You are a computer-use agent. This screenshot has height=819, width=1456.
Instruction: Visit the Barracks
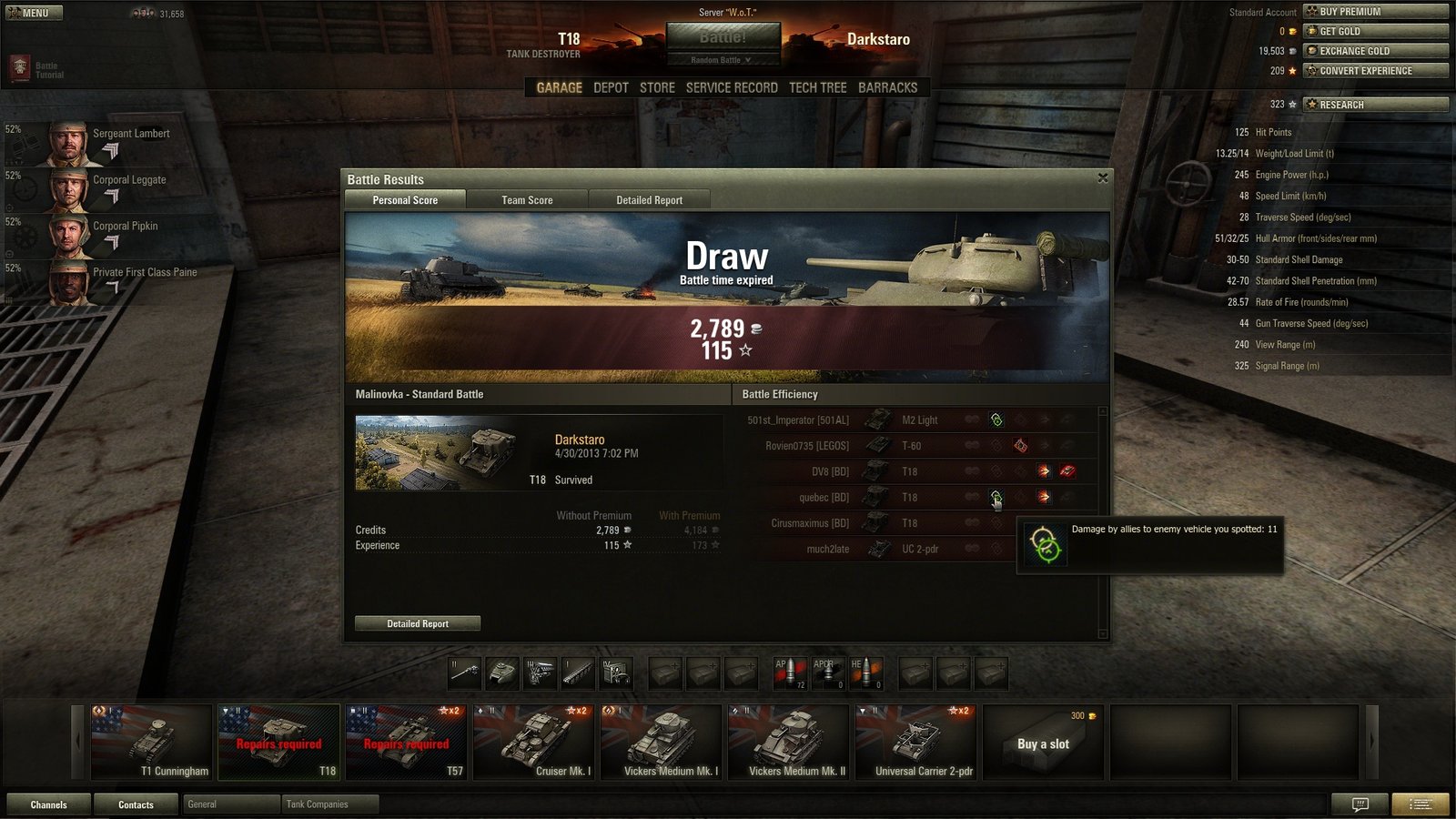pyautogui.click(x=887, y=87)
